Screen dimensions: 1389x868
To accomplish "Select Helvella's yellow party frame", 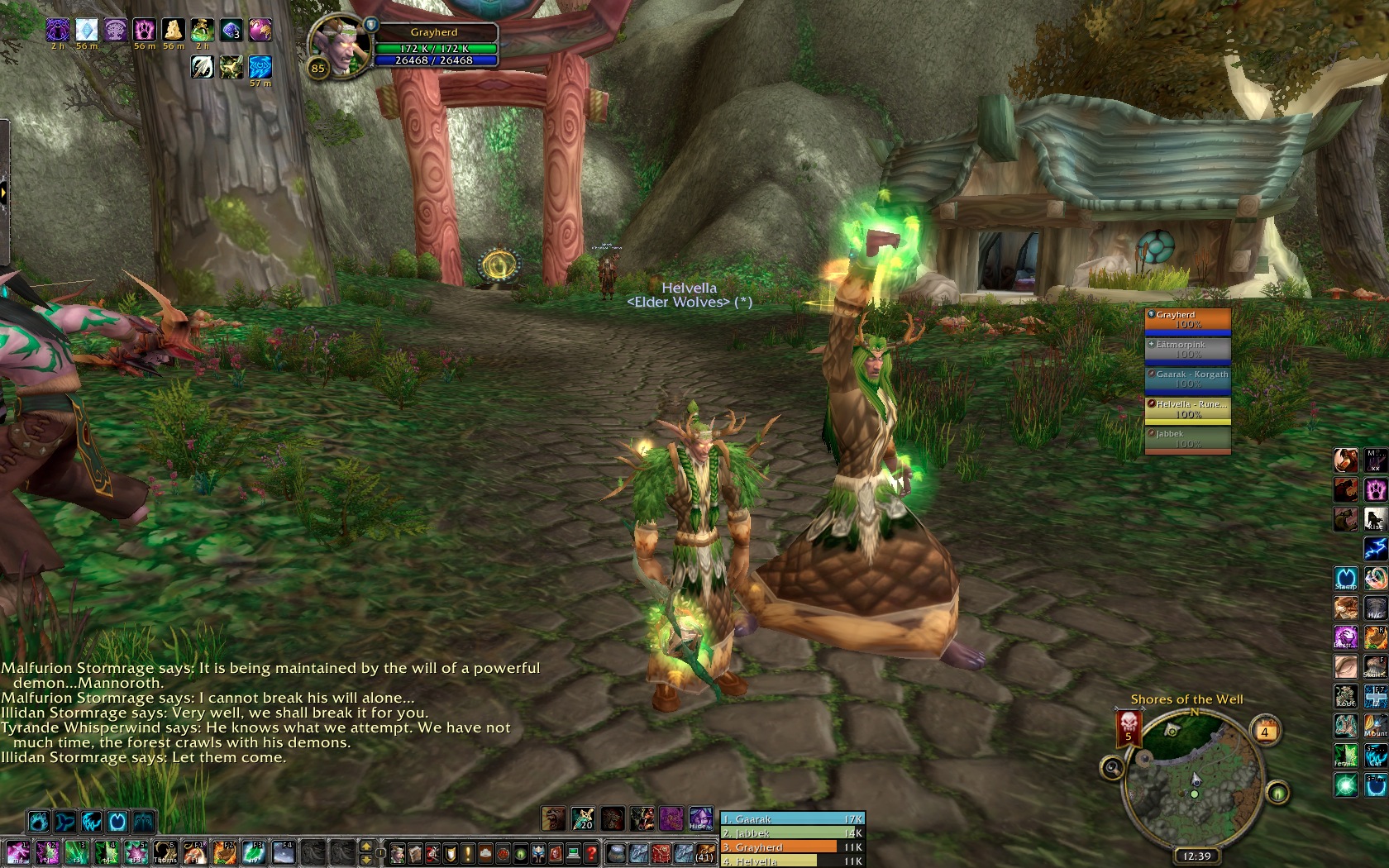I will click(x=1187, y=409).
